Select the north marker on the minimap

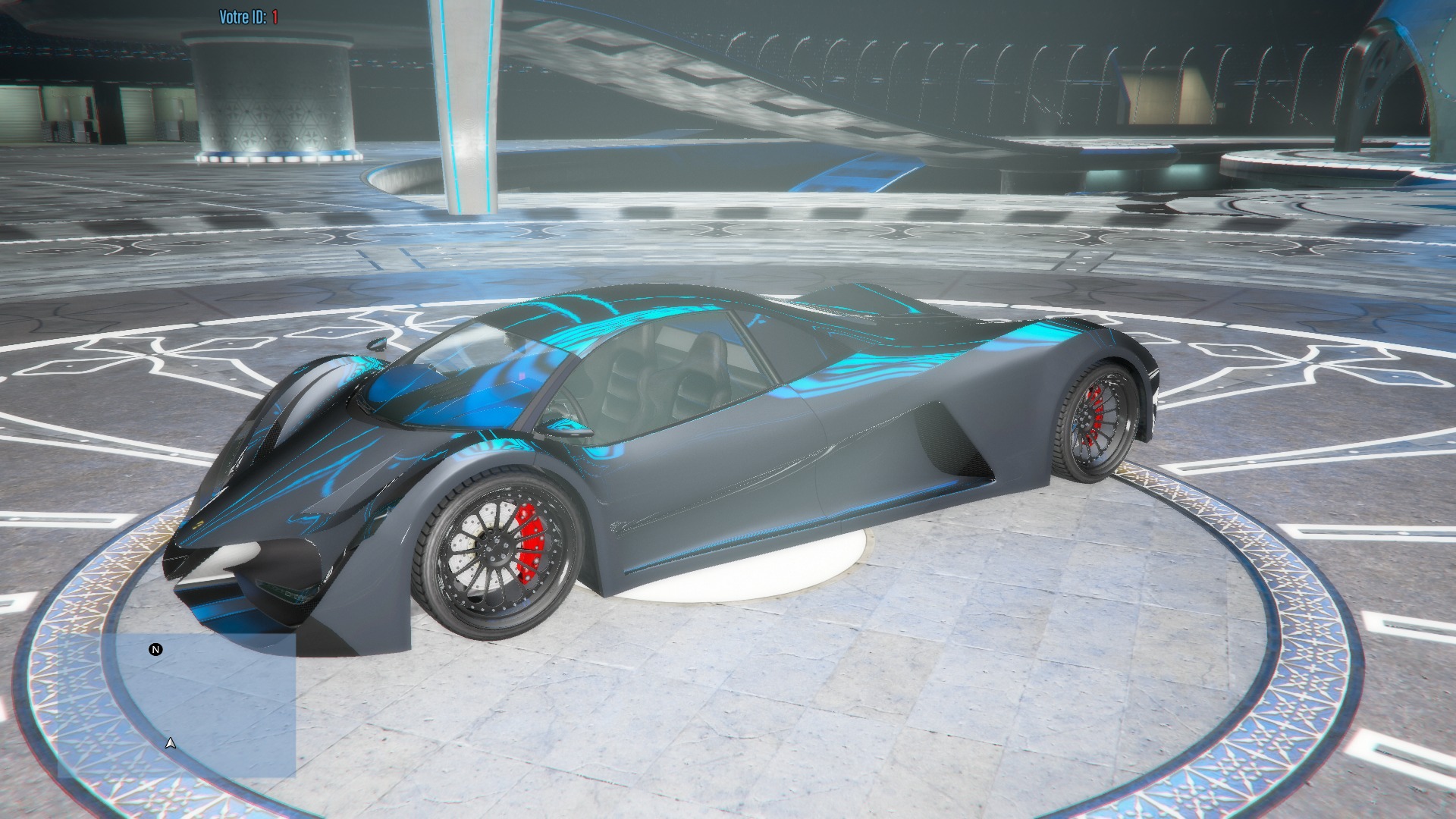(x=155, y=650)
